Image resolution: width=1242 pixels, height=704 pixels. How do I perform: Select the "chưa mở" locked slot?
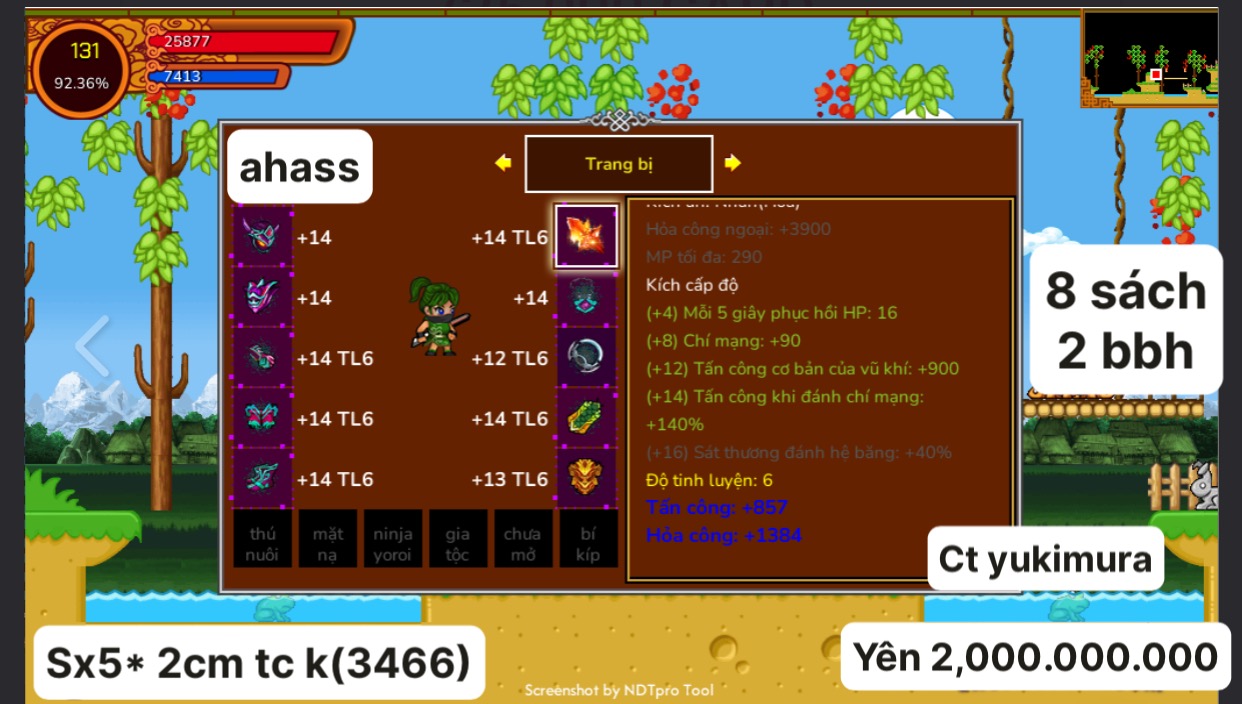coord(522,540)
